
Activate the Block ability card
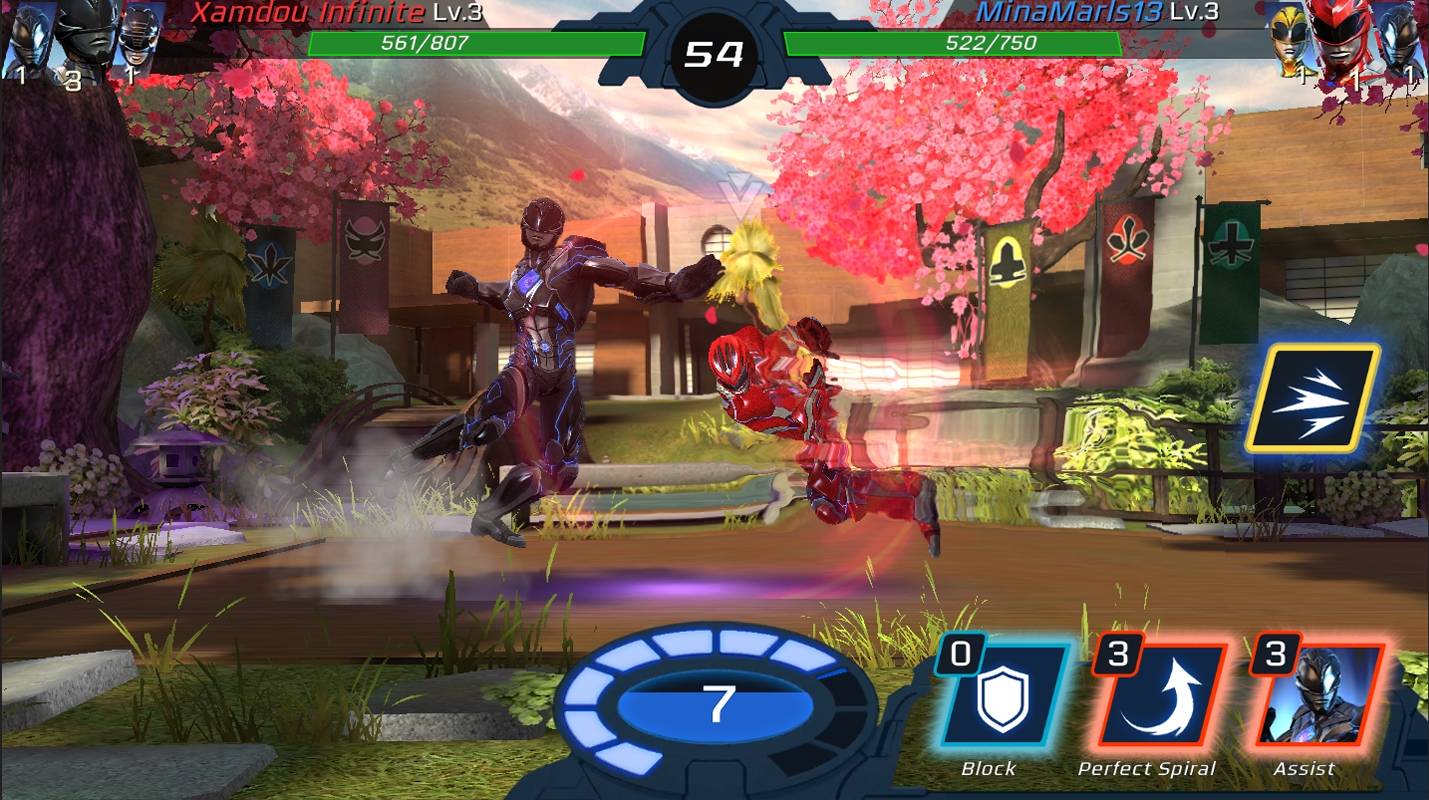1002,699
